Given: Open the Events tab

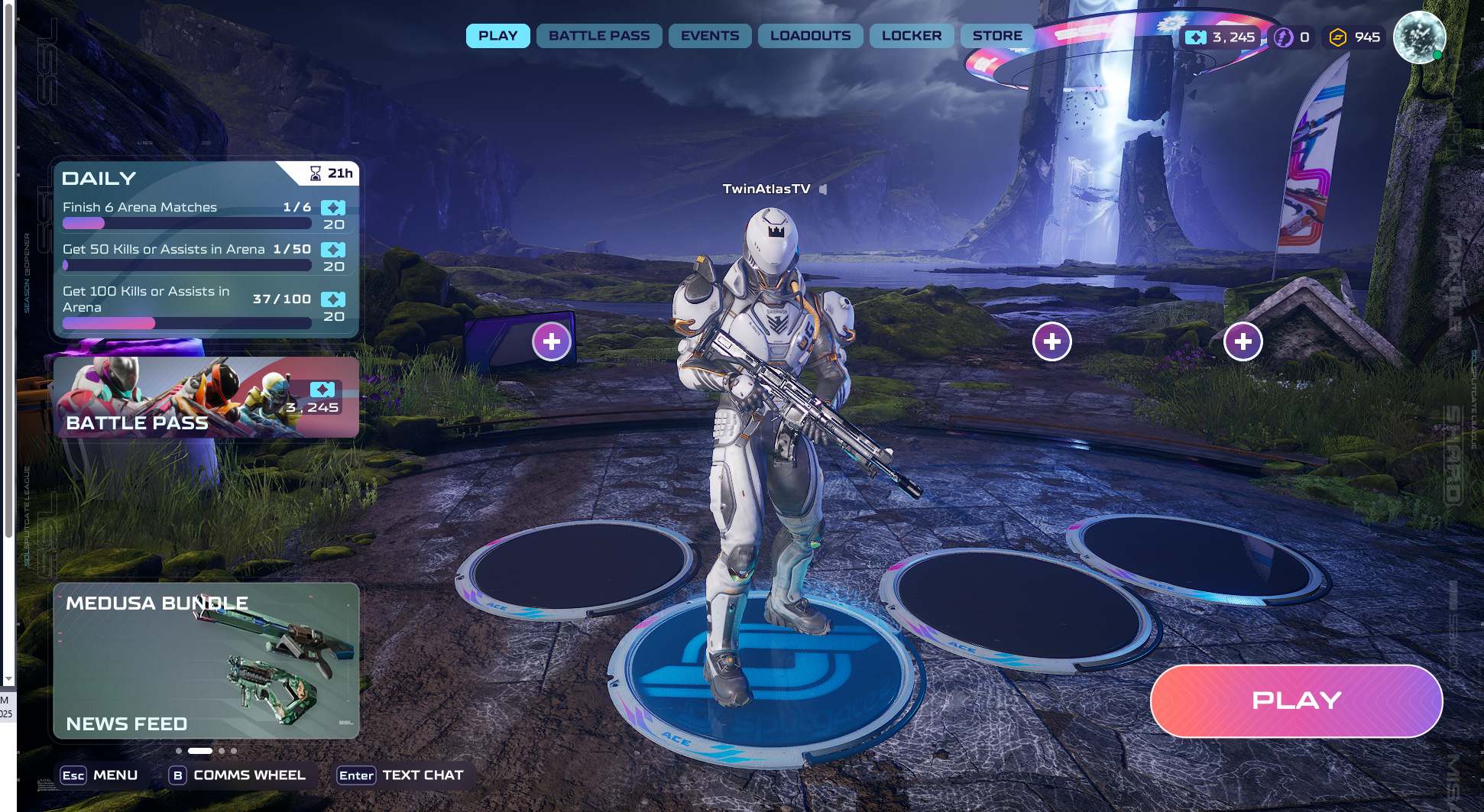Looking at the screenshot, I should coord(710,36).
